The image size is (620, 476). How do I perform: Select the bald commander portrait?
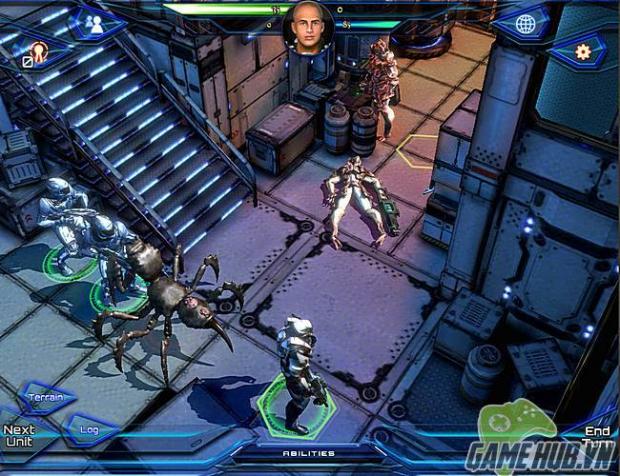point(308,27)
